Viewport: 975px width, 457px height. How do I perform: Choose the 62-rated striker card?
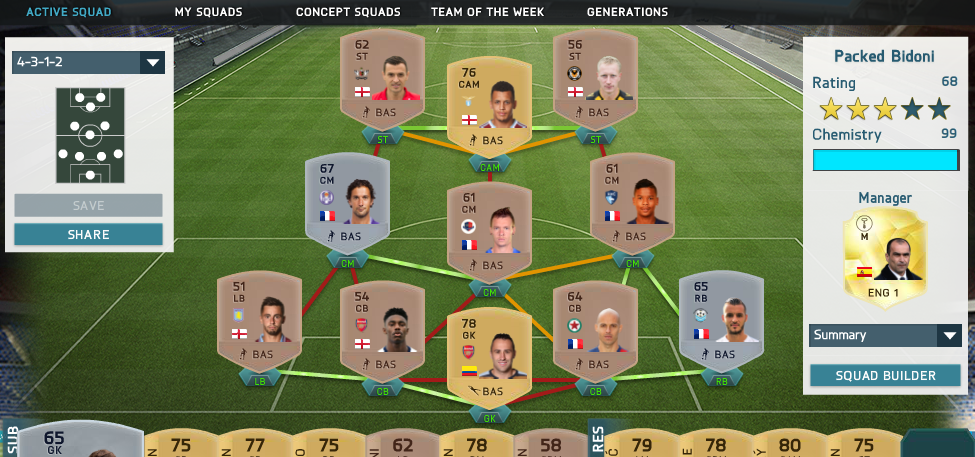pos(383,78)
